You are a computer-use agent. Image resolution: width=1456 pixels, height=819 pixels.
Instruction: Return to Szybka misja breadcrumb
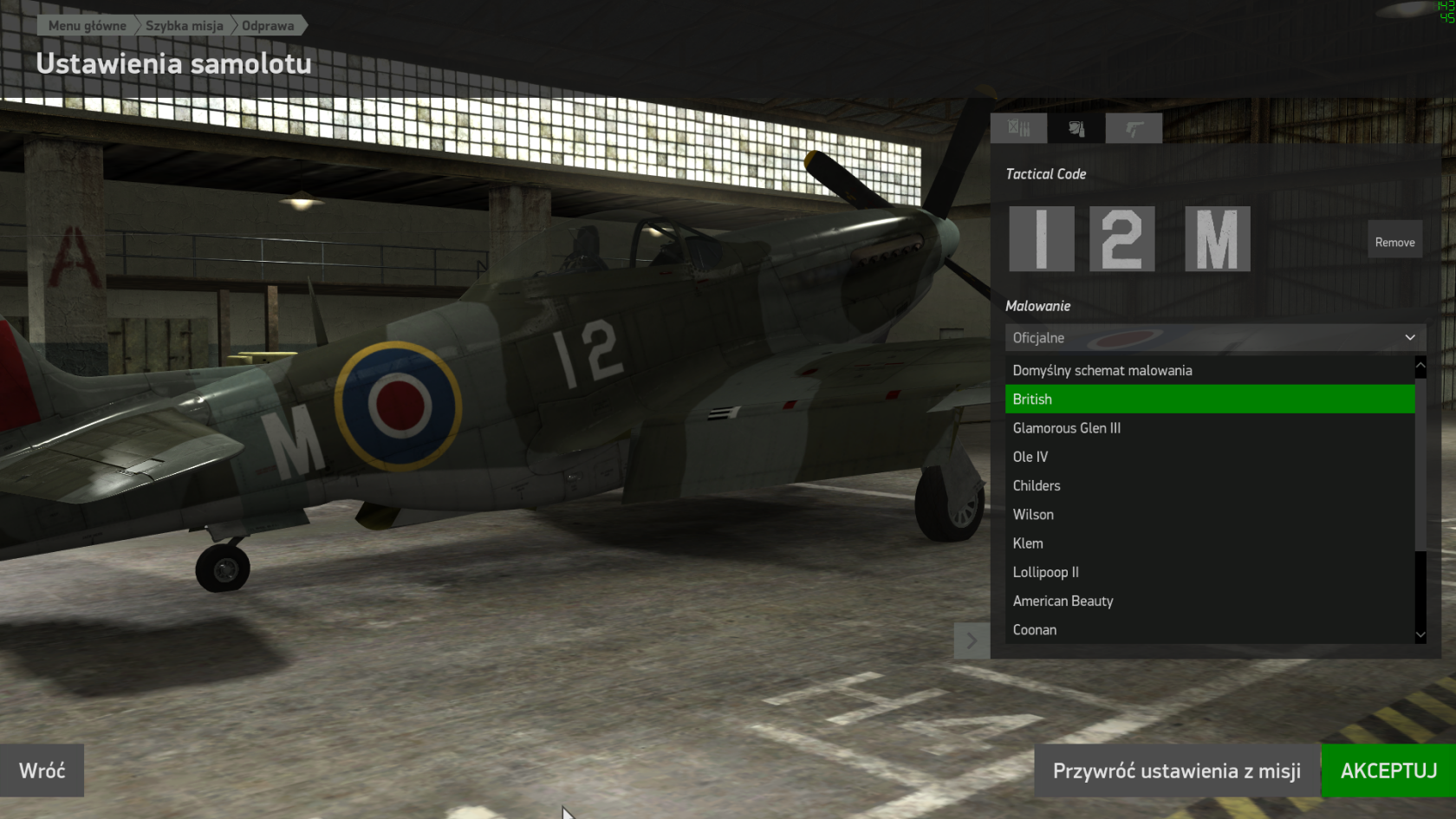(184, 26)
